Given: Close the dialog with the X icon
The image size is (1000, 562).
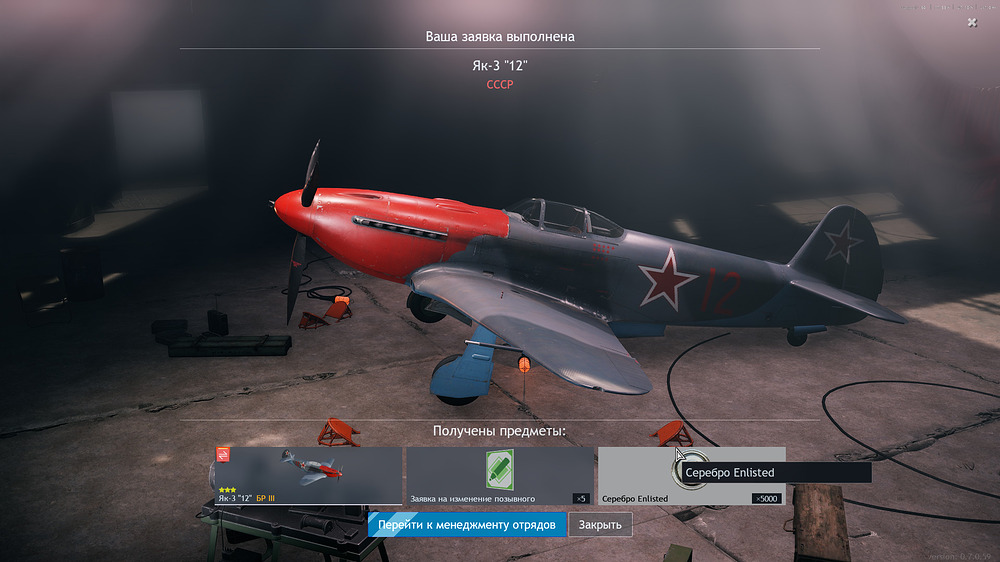Looking at the screenshot, I should 972,22.
